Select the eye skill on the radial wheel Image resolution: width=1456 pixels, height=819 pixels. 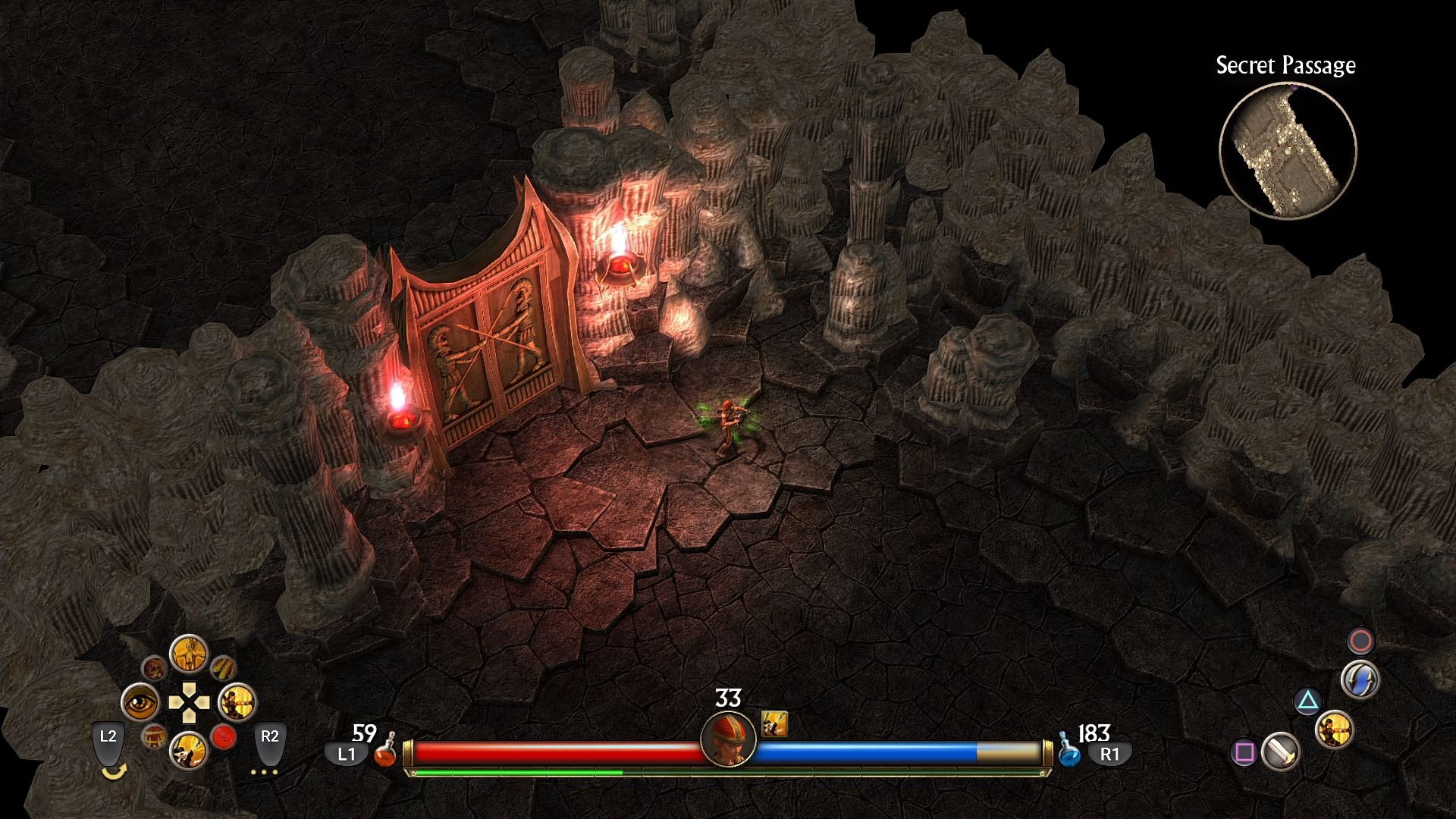coord(140,704)
